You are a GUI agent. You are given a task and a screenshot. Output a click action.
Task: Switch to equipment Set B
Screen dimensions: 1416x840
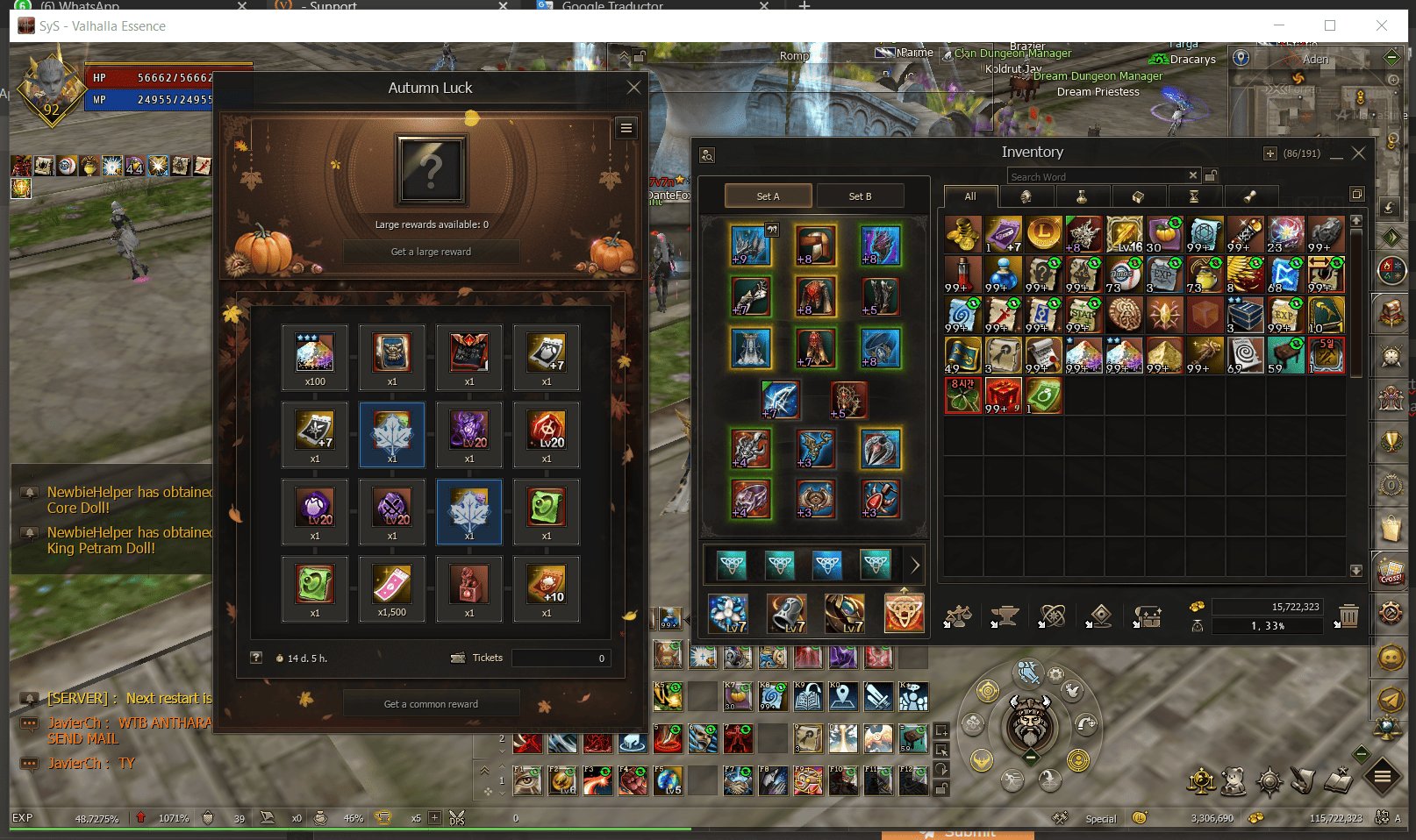[860, 196]
